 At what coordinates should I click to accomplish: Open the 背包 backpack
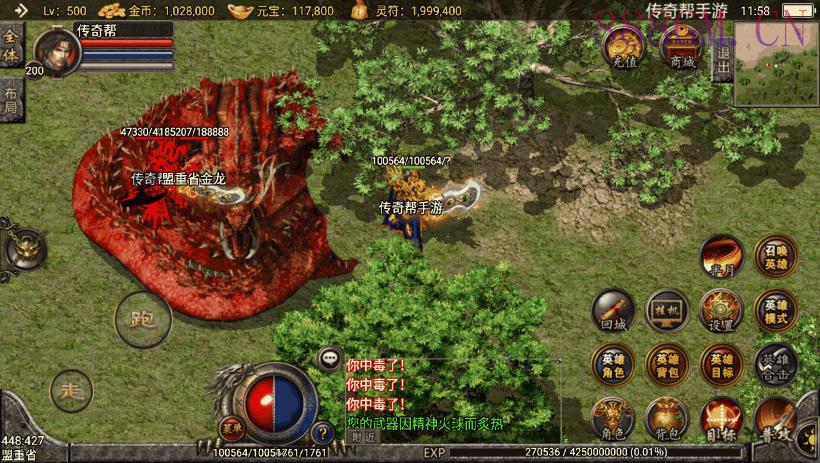click(x=666, y=419)
